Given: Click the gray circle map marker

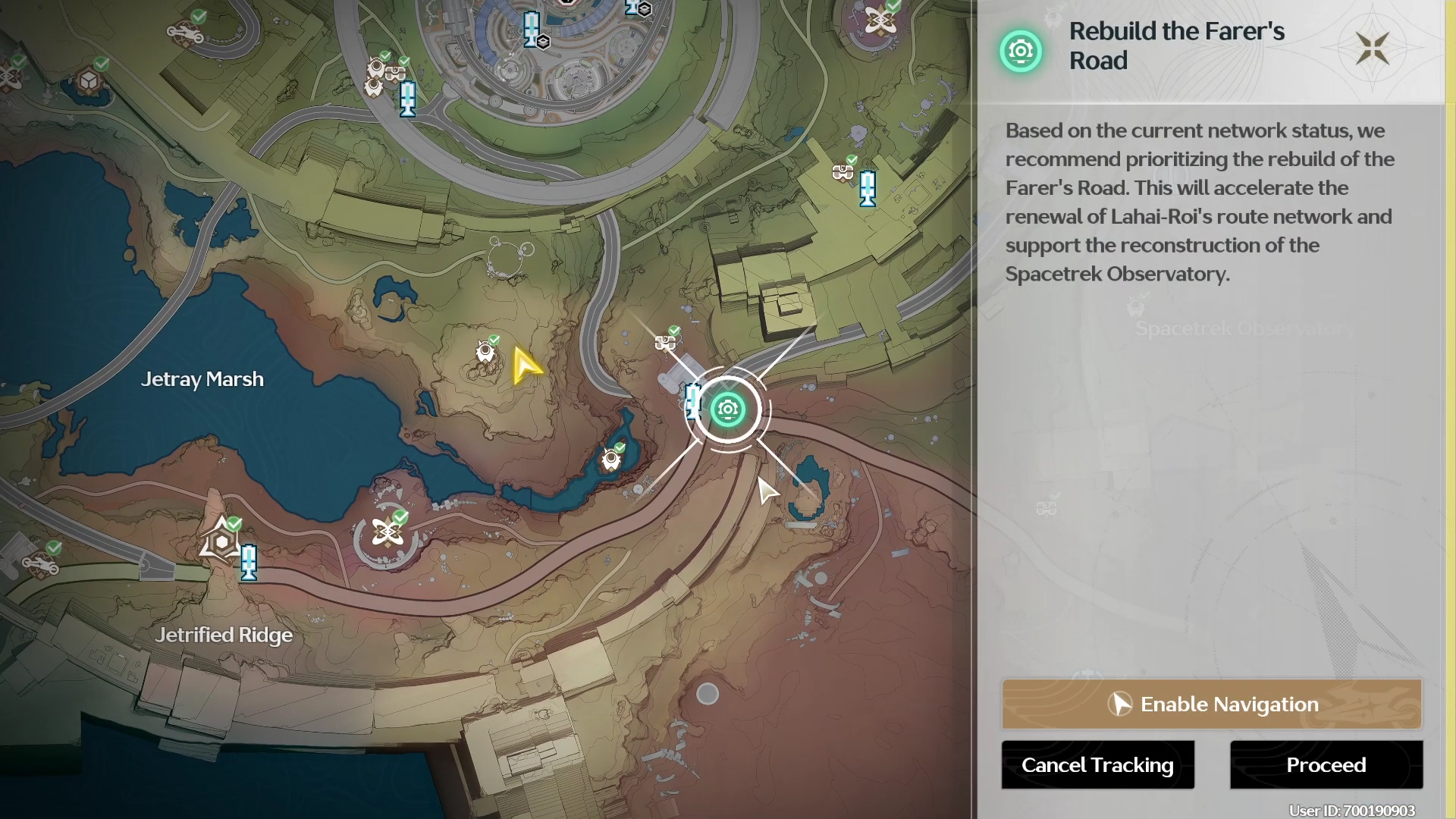Looking at the screenshot, I should click(x=708, y=693).
